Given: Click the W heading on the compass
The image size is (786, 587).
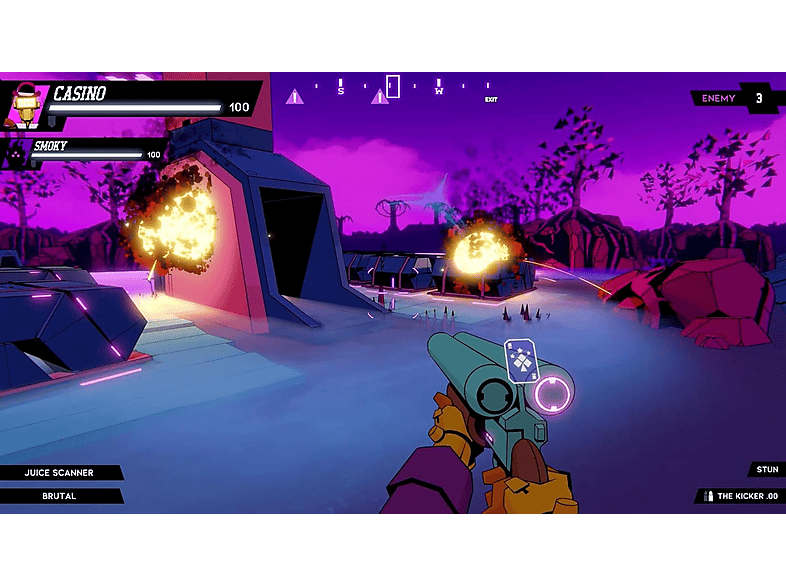Looking at the screenshot, I should coord(438,90).
